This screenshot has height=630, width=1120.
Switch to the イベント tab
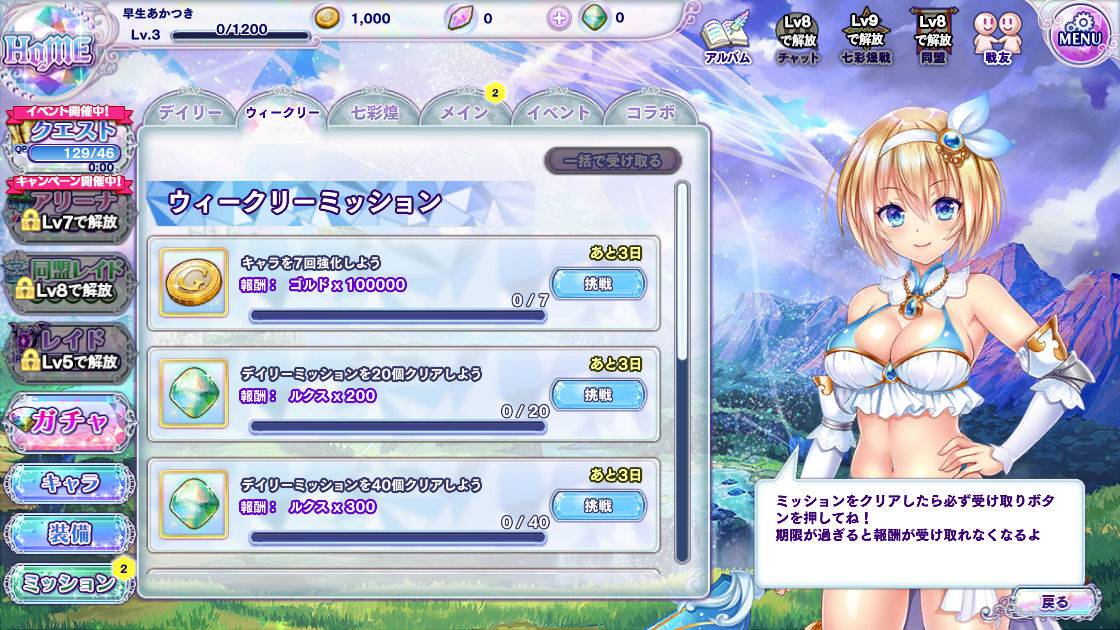pos(557,113)
